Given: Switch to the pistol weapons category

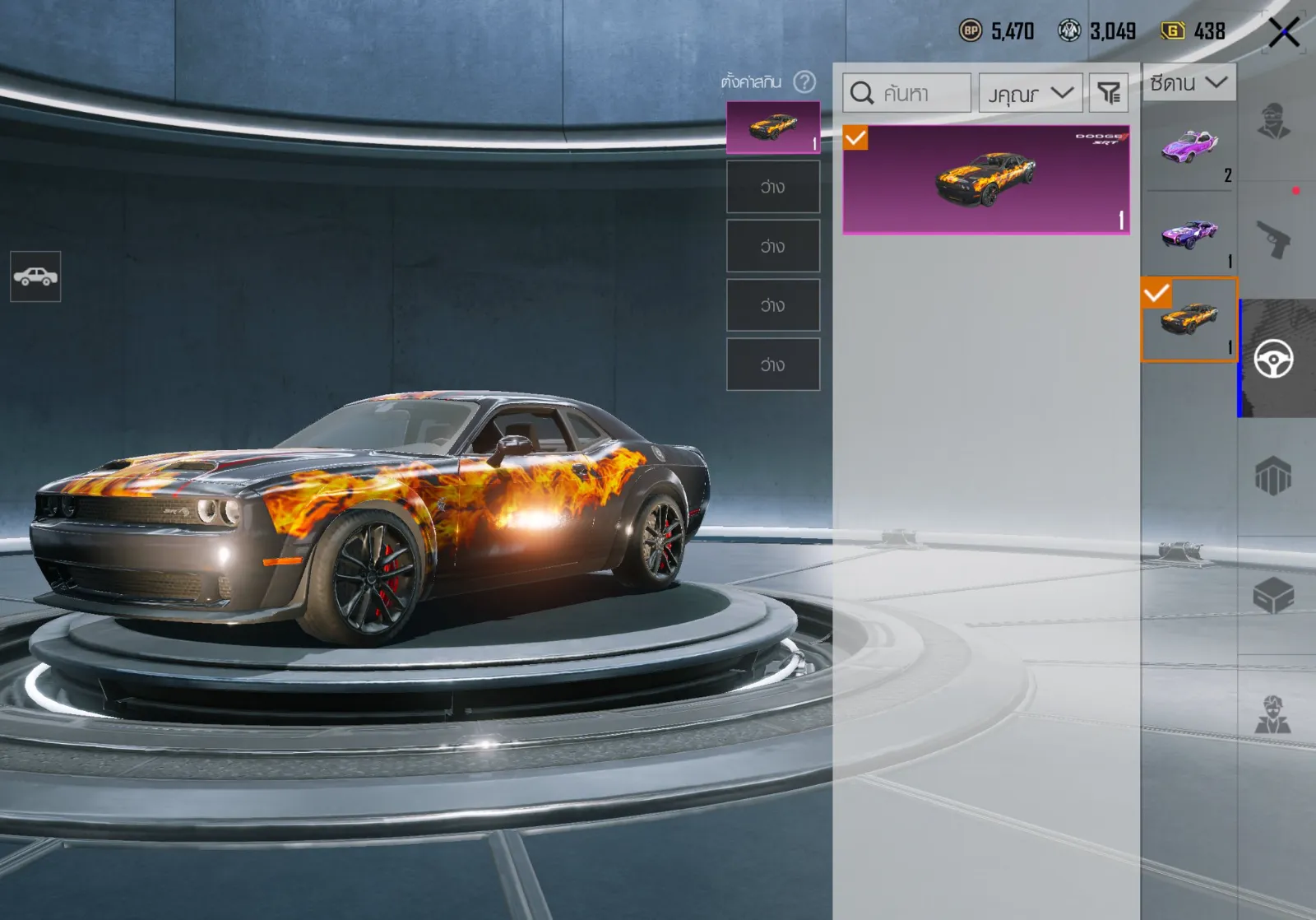Looking at the screenshot, I should [x=1273, y=239].
